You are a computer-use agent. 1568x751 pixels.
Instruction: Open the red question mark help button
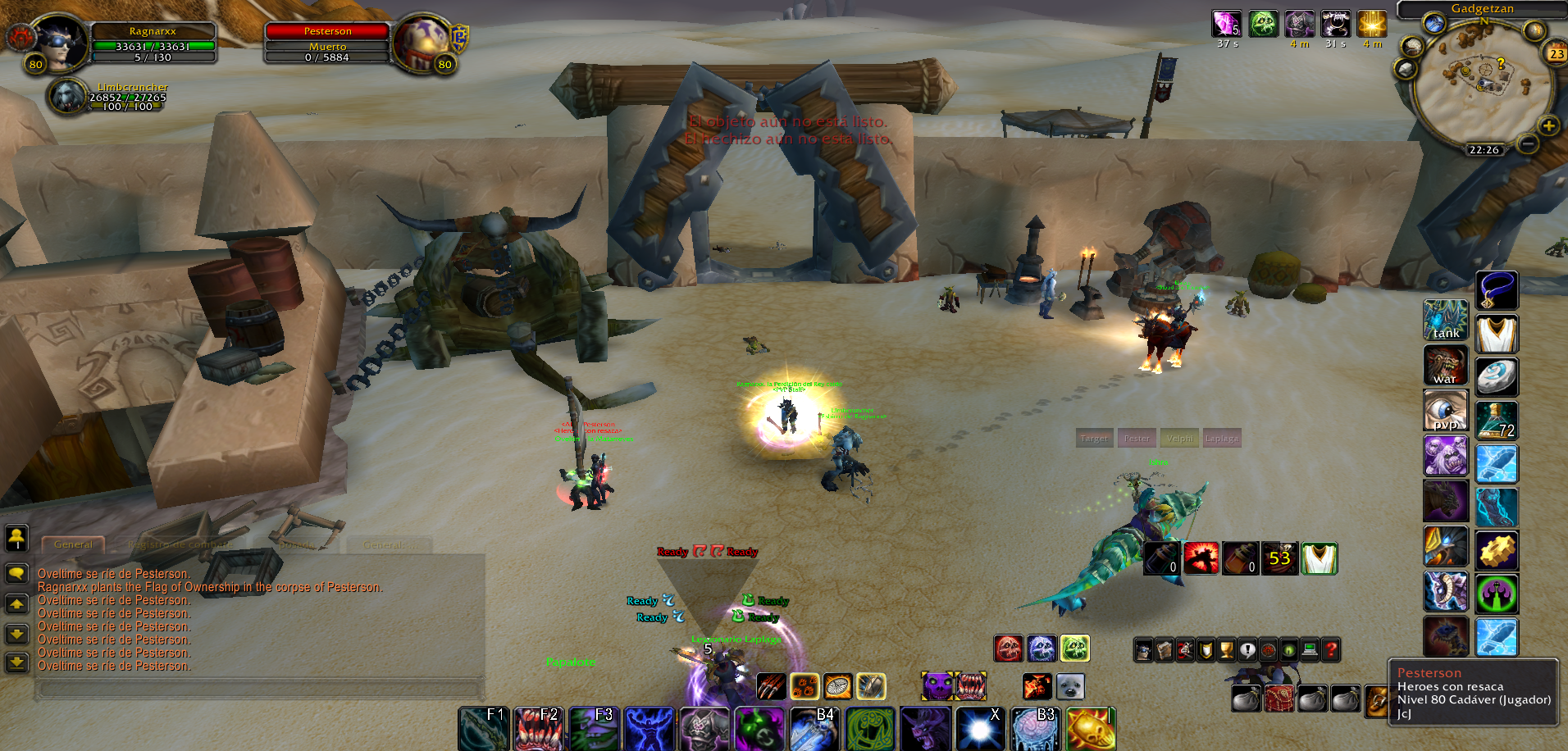pos(1331,650)
